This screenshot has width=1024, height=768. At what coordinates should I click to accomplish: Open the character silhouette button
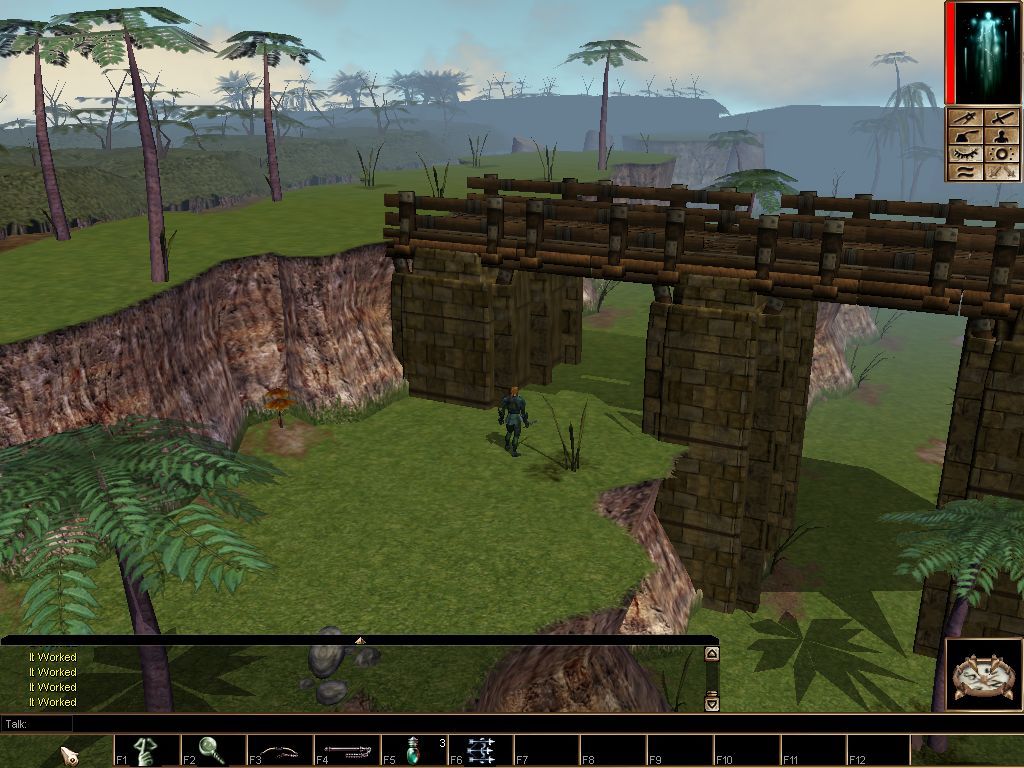(1001, 137)
